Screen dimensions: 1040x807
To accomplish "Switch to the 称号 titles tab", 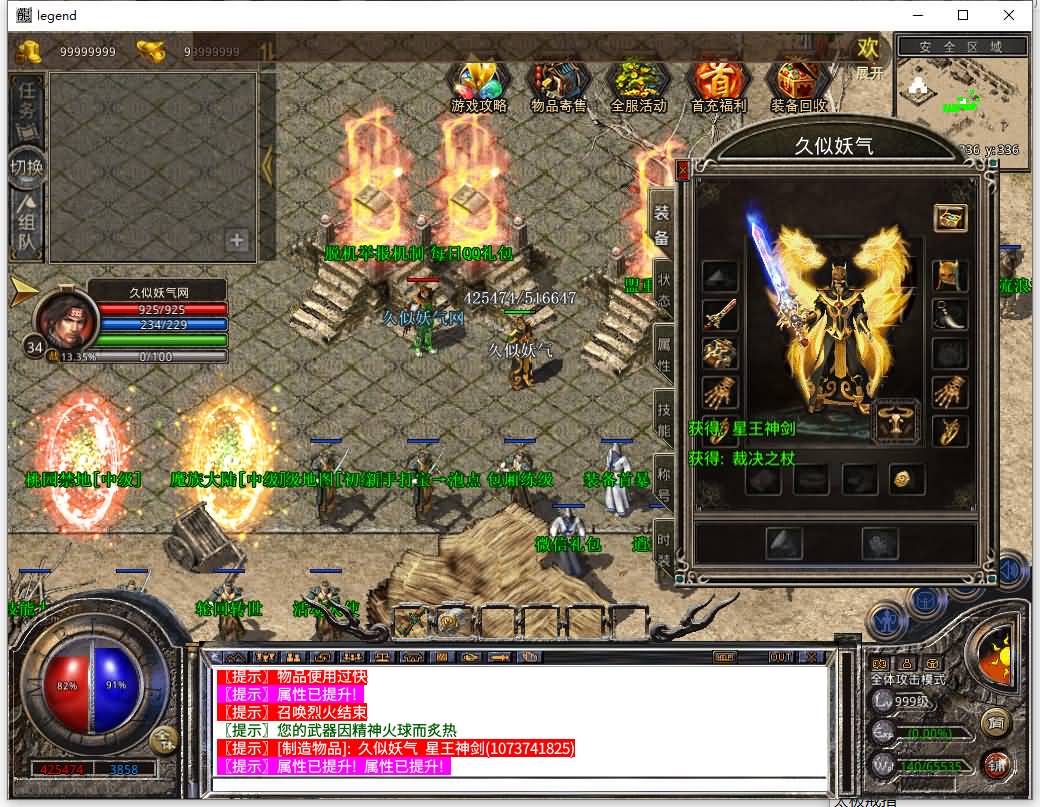I will coord(662,484).
